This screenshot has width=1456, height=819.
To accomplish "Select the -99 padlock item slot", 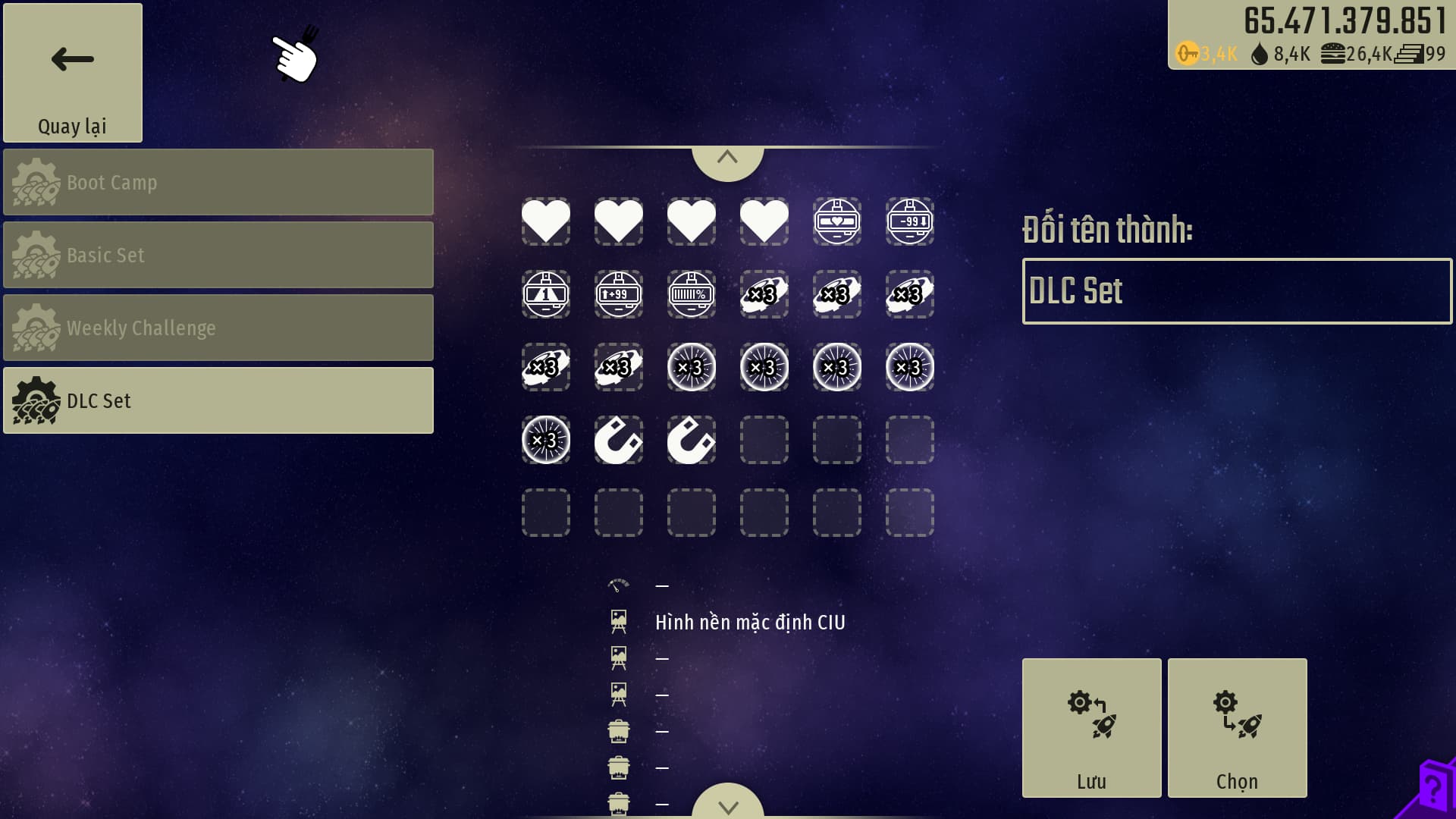I will tap(909, 221).
